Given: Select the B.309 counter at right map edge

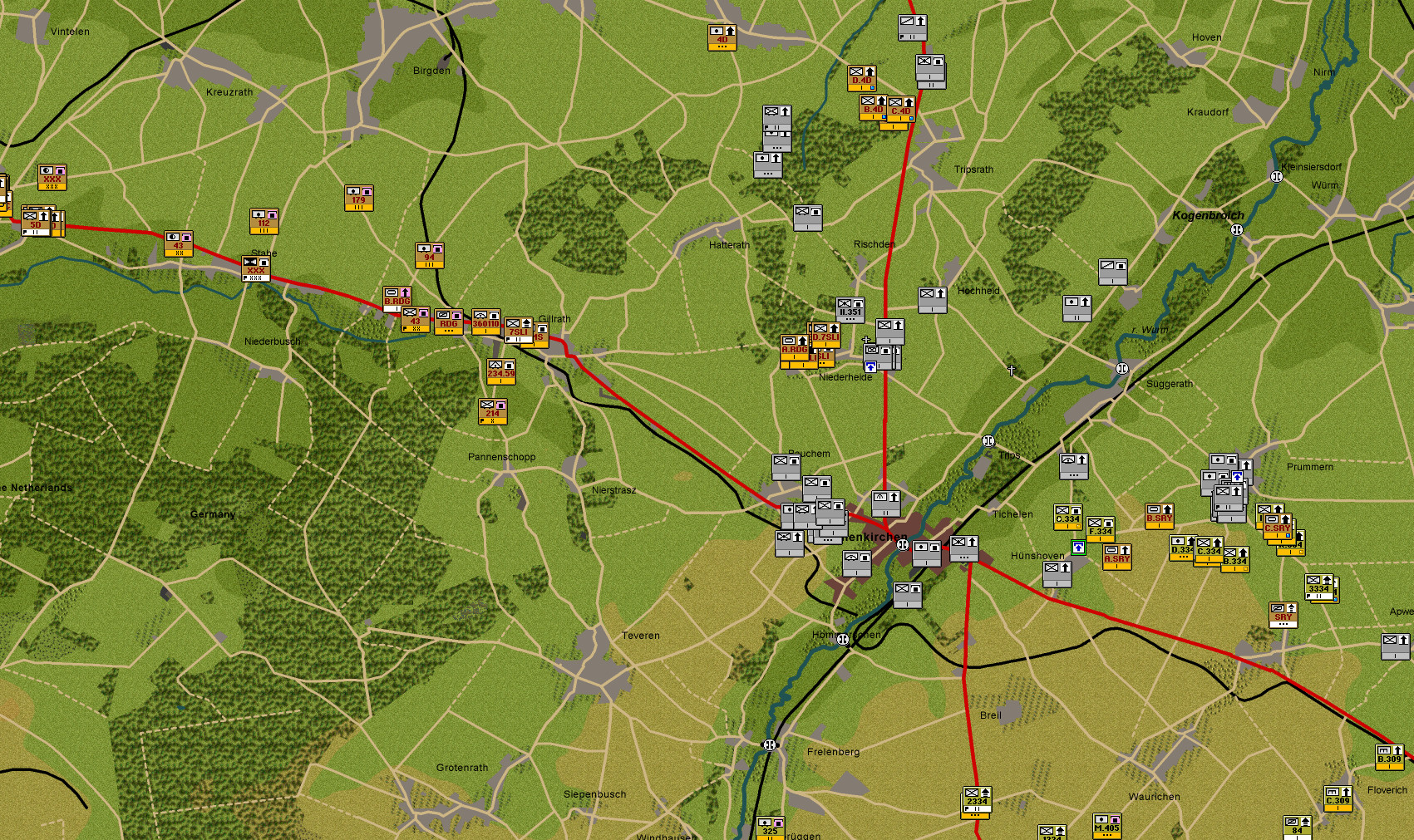Looking at the screenshot, I should (x=1390, y=758).
